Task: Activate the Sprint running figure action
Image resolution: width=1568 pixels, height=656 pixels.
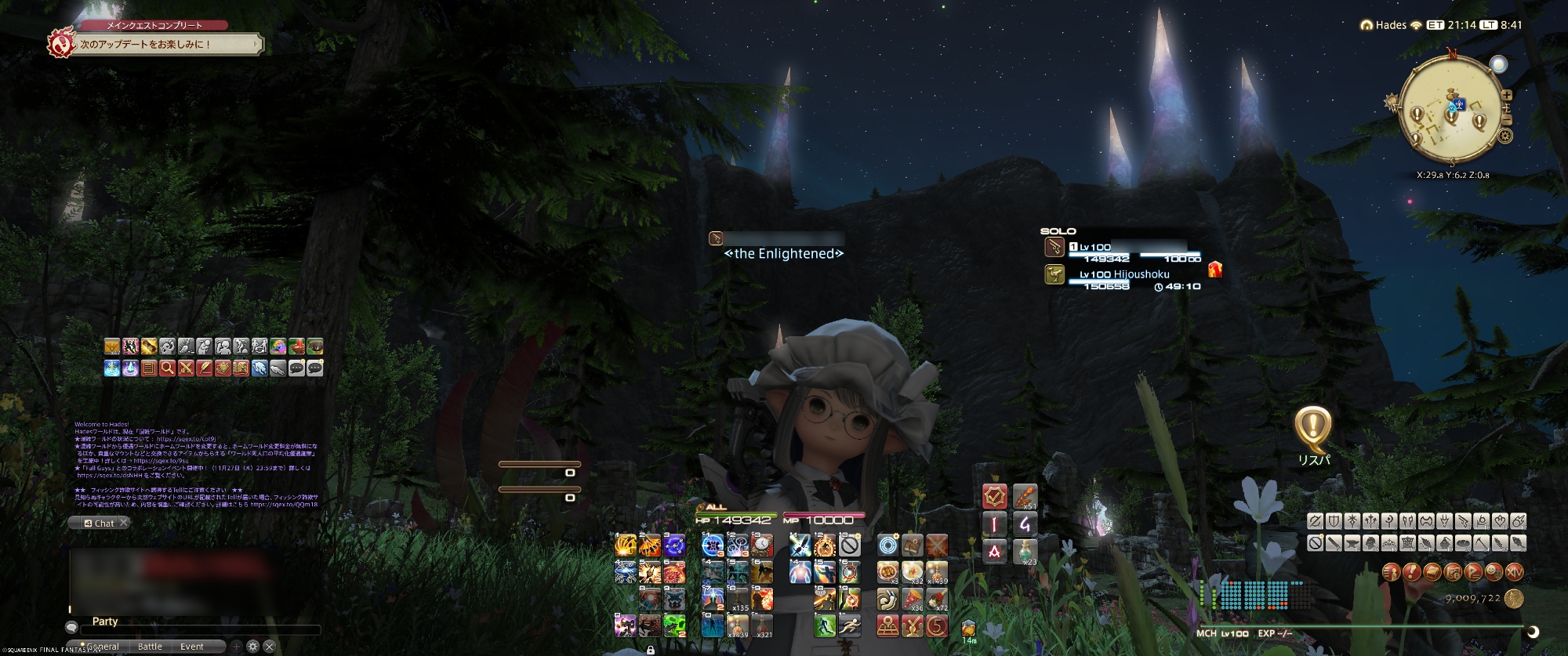Action: click(849, 625)
